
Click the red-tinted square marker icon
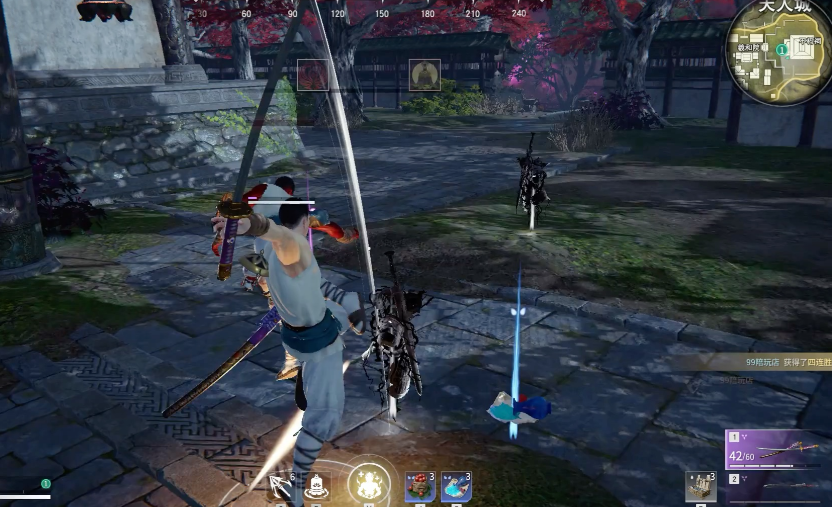[313, 75]
